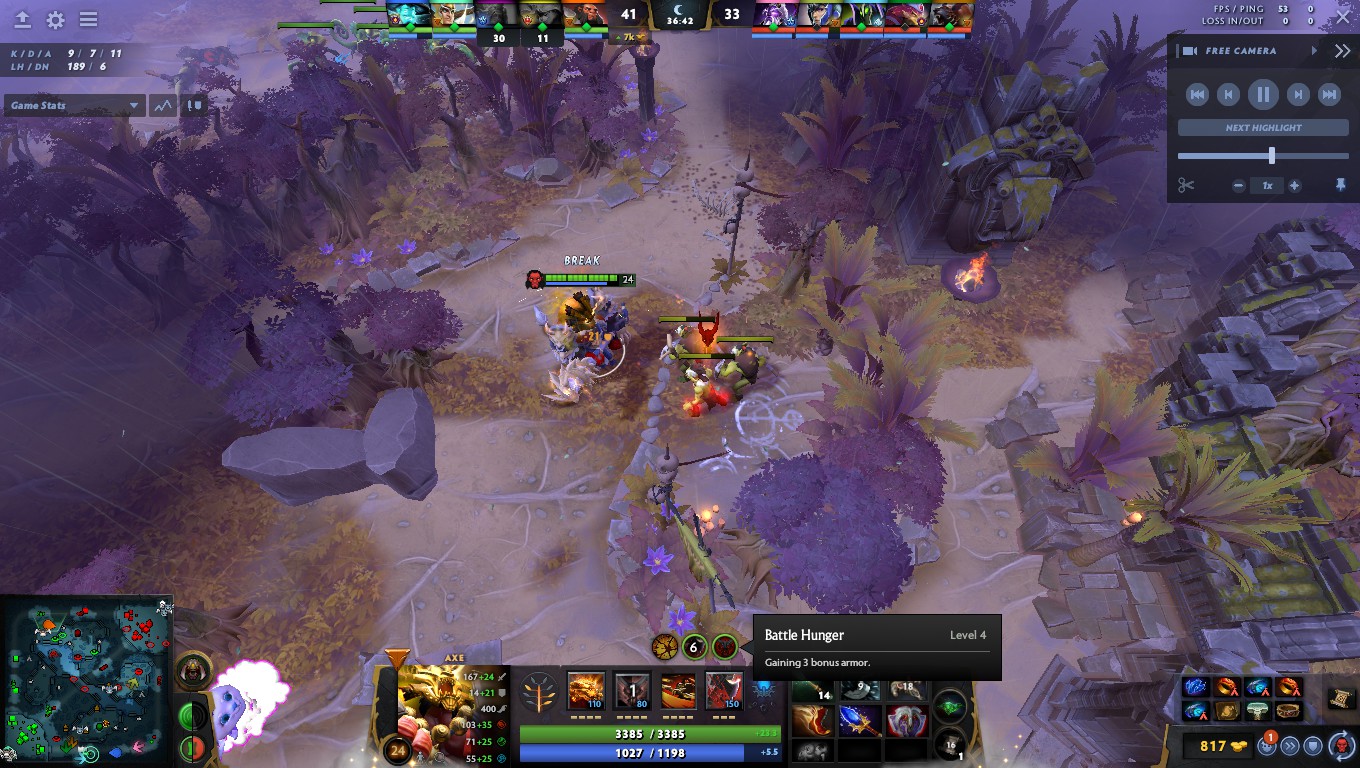1360x768 pixels.
Task: Pin the replay control panel
Action: 1340,186
